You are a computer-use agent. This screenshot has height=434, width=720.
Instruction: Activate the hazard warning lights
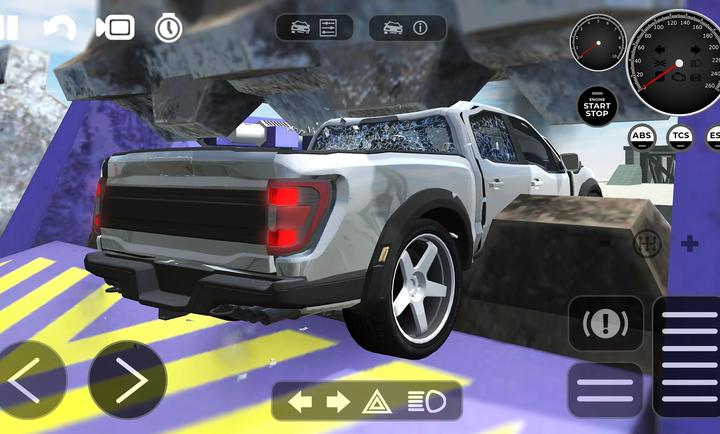pyautogui.click(x=377, y=402)
